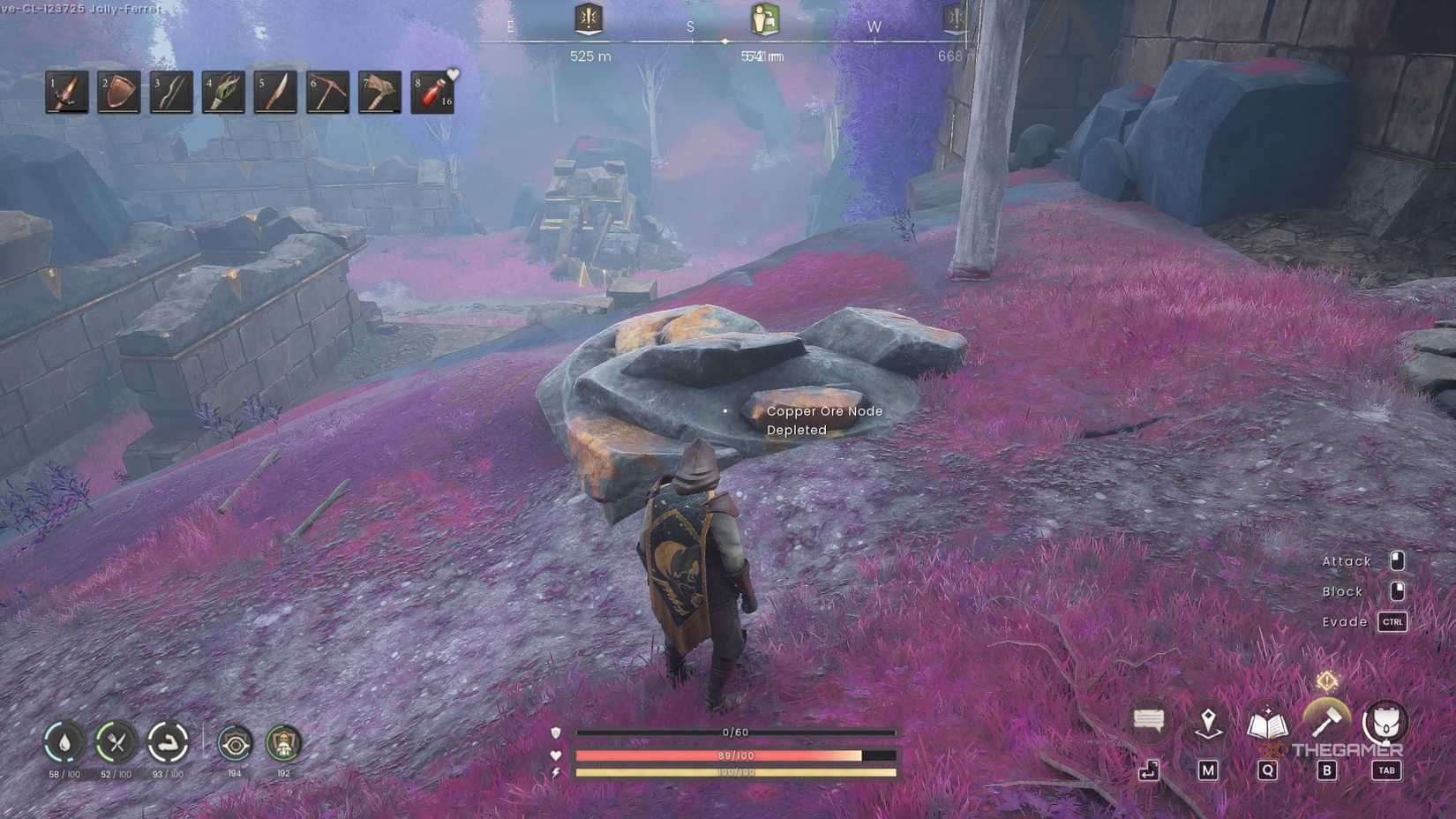Open the chat message icon
1456x819 pixels.
pos(1148,721)
